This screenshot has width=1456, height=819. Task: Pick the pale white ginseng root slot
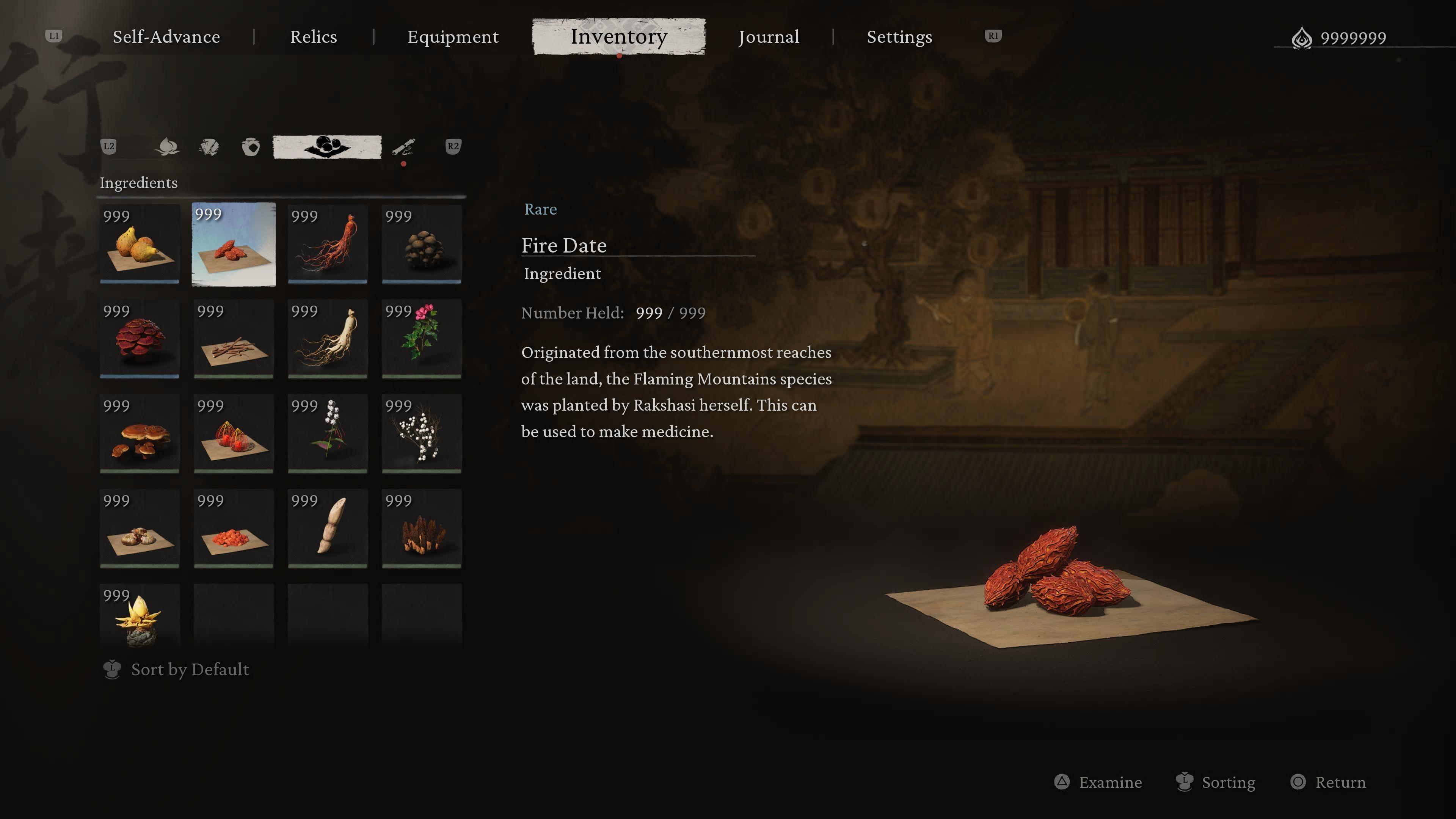tap(327, 339)
